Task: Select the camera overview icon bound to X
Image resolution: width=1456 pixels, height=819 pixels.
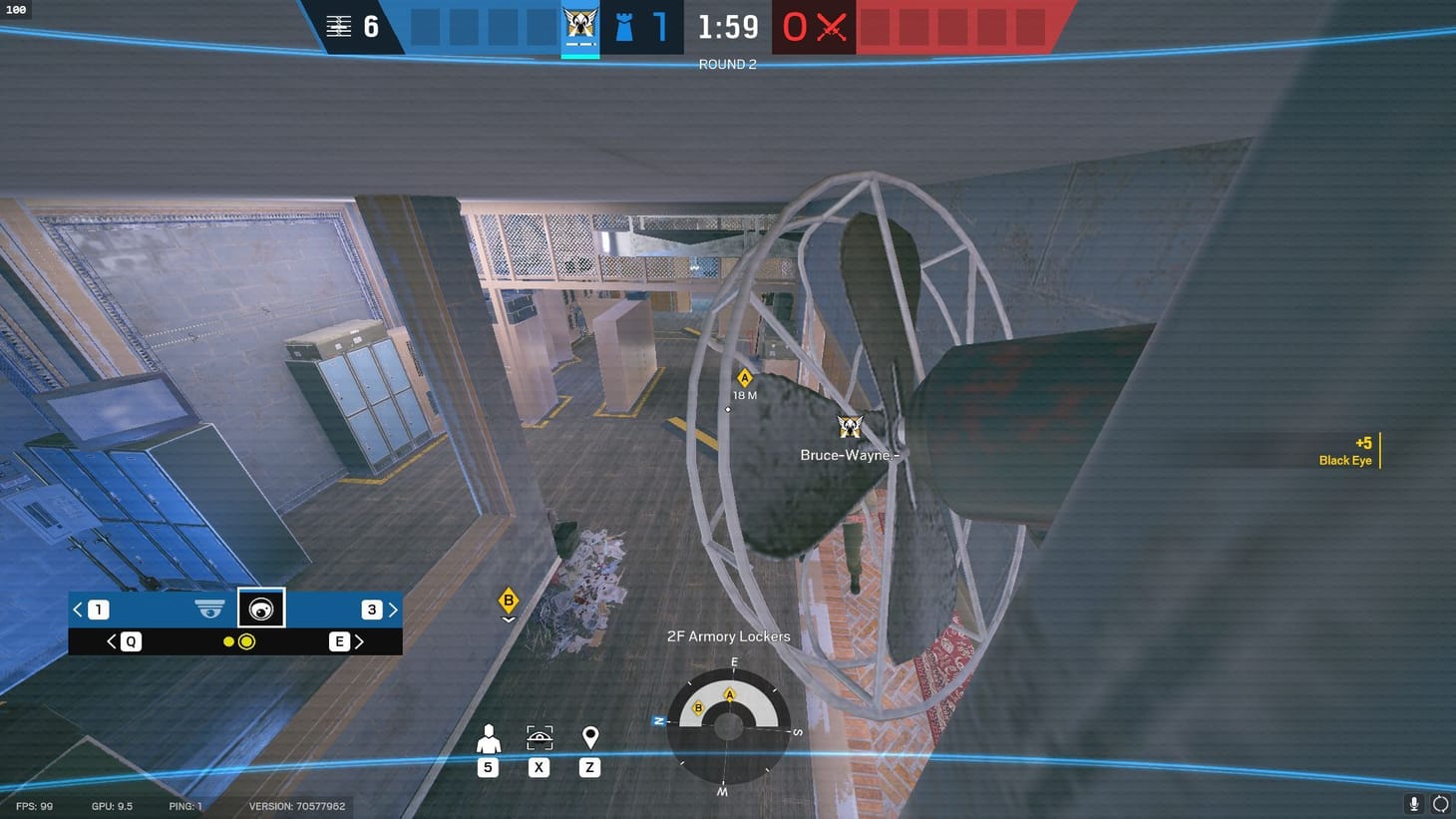Action: 539,736
